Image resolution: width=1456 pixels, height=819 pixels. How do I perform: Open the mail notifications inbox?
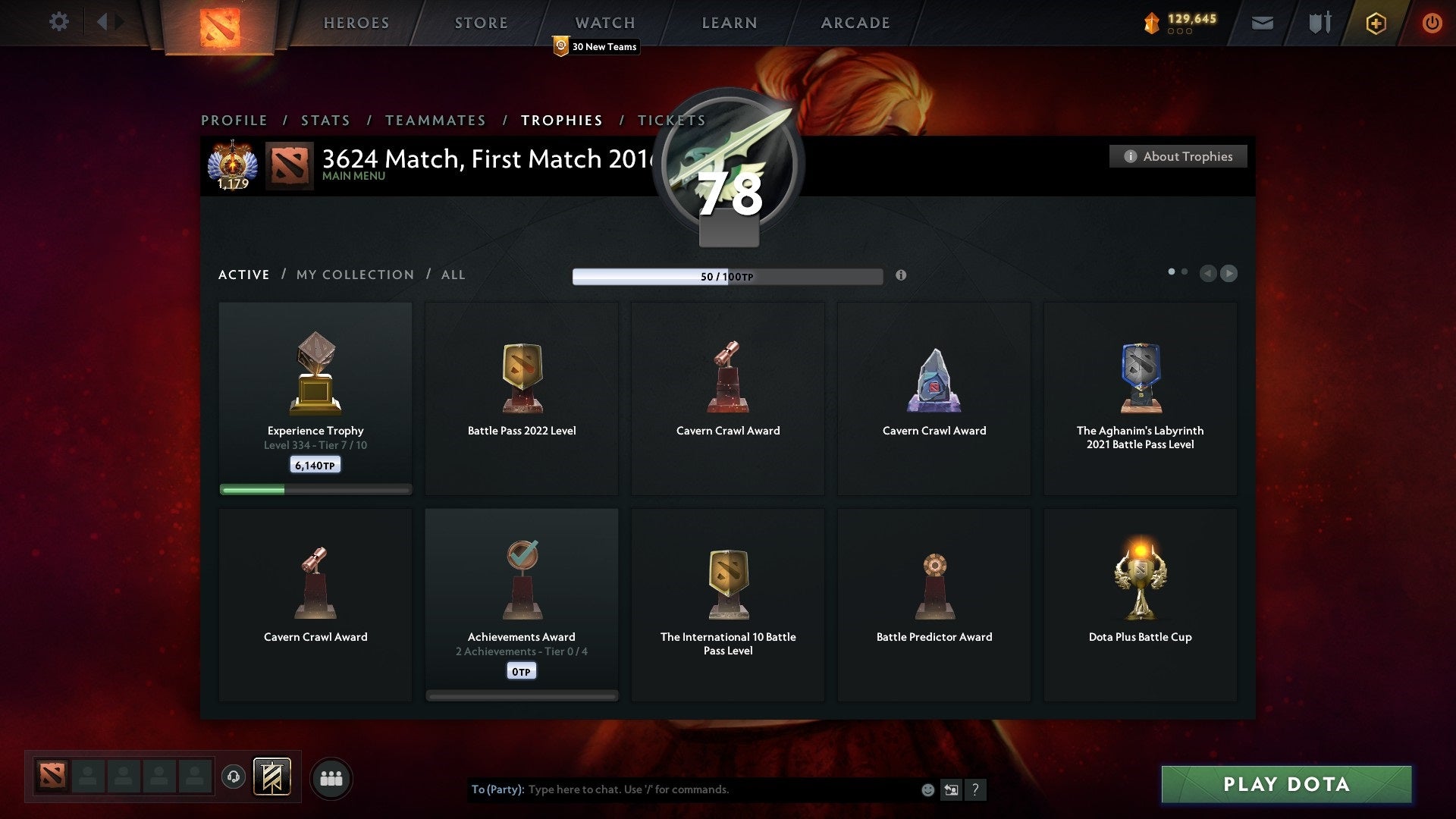[1263, 23]
